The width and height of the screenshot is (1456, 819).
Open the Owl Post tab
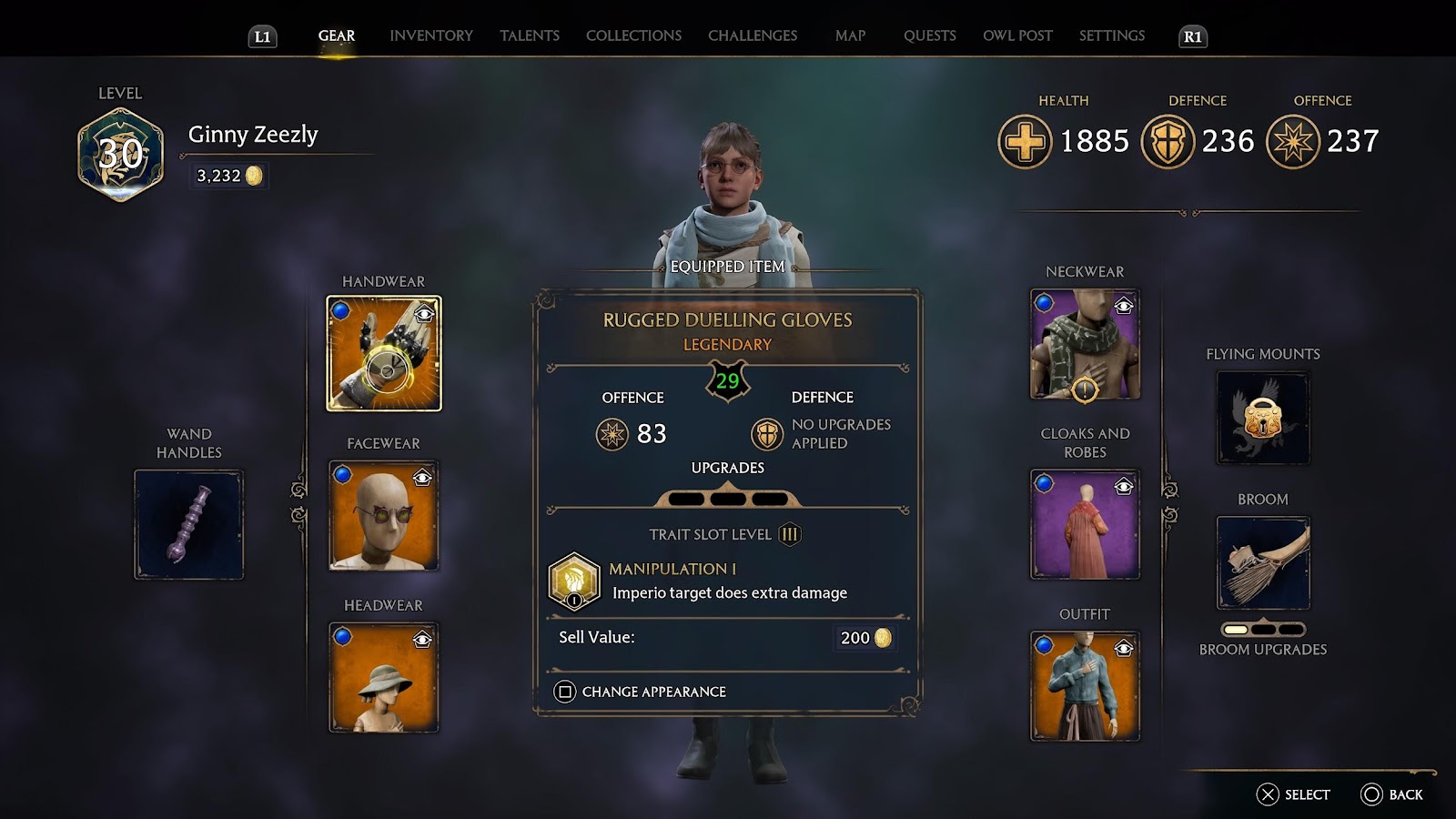(1017, 35)
